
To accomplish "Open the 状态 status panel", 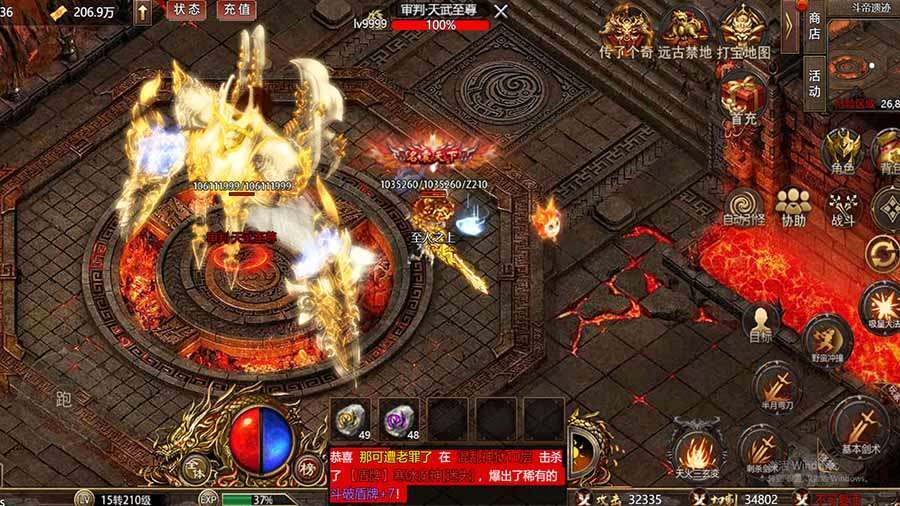I will (x=186, y=10).
